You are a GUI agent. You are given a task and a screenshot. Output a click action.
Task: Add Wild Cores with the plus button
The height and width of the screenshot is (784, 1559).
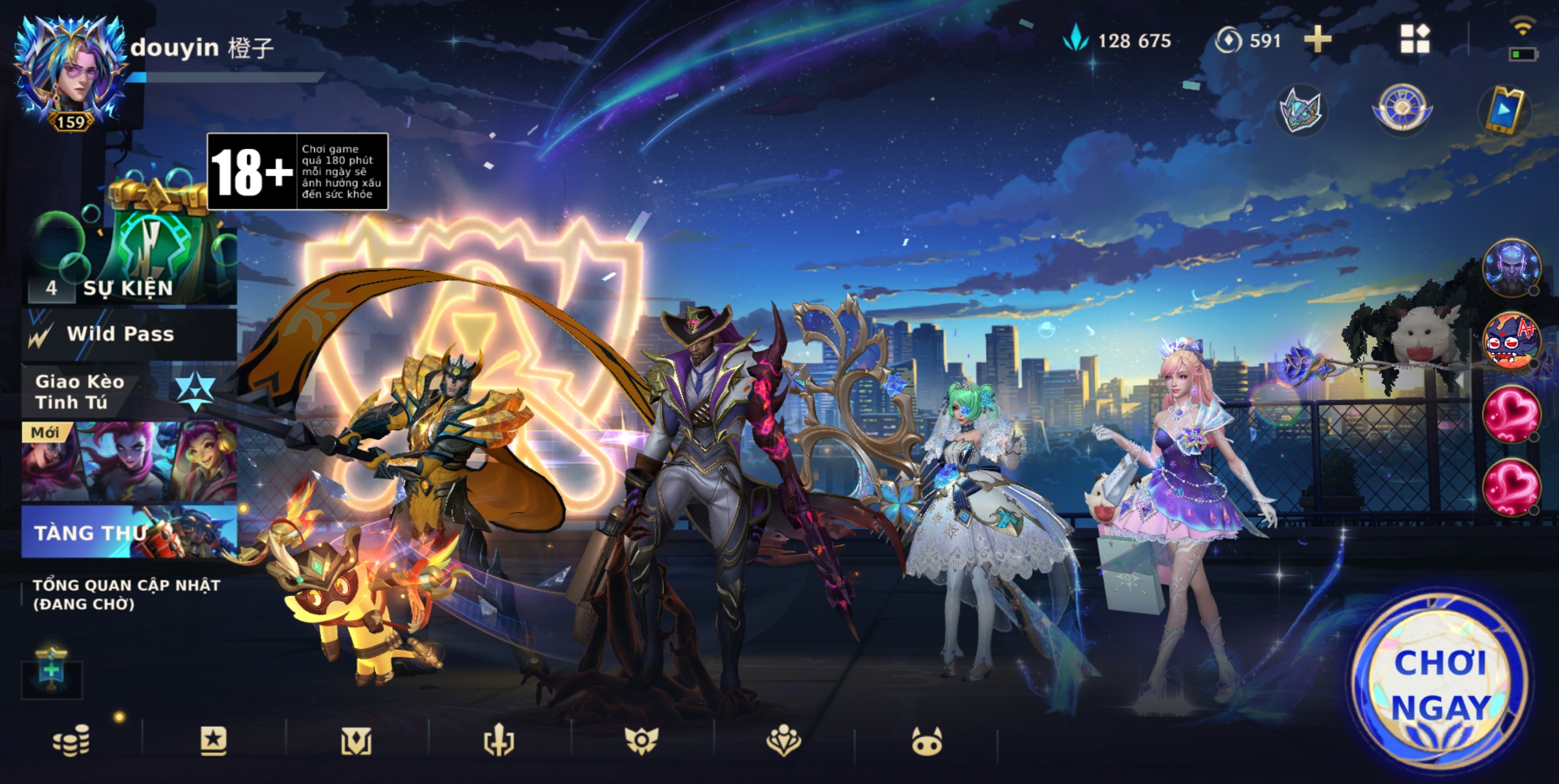(1318, 40)
